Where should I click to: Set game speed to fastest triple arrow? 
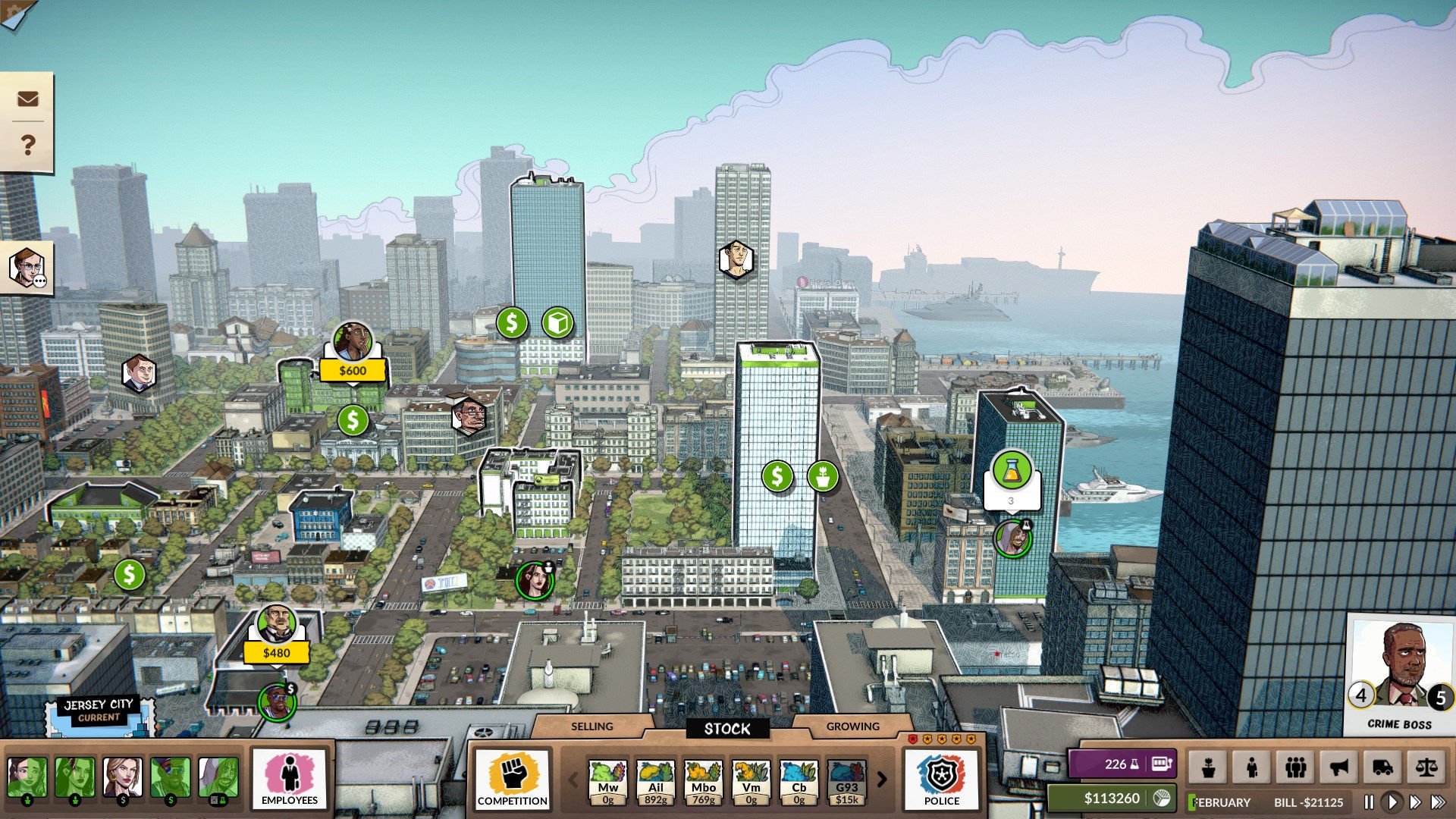(1438, 802)
